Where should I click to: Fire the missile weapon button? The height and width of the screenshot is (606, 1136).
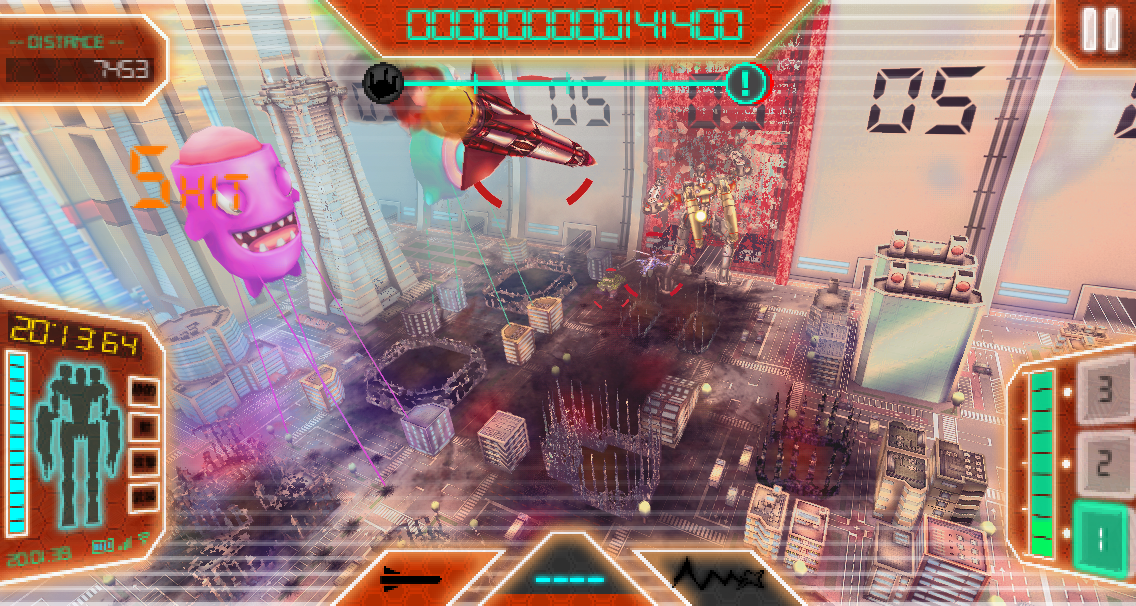point(411,579)
